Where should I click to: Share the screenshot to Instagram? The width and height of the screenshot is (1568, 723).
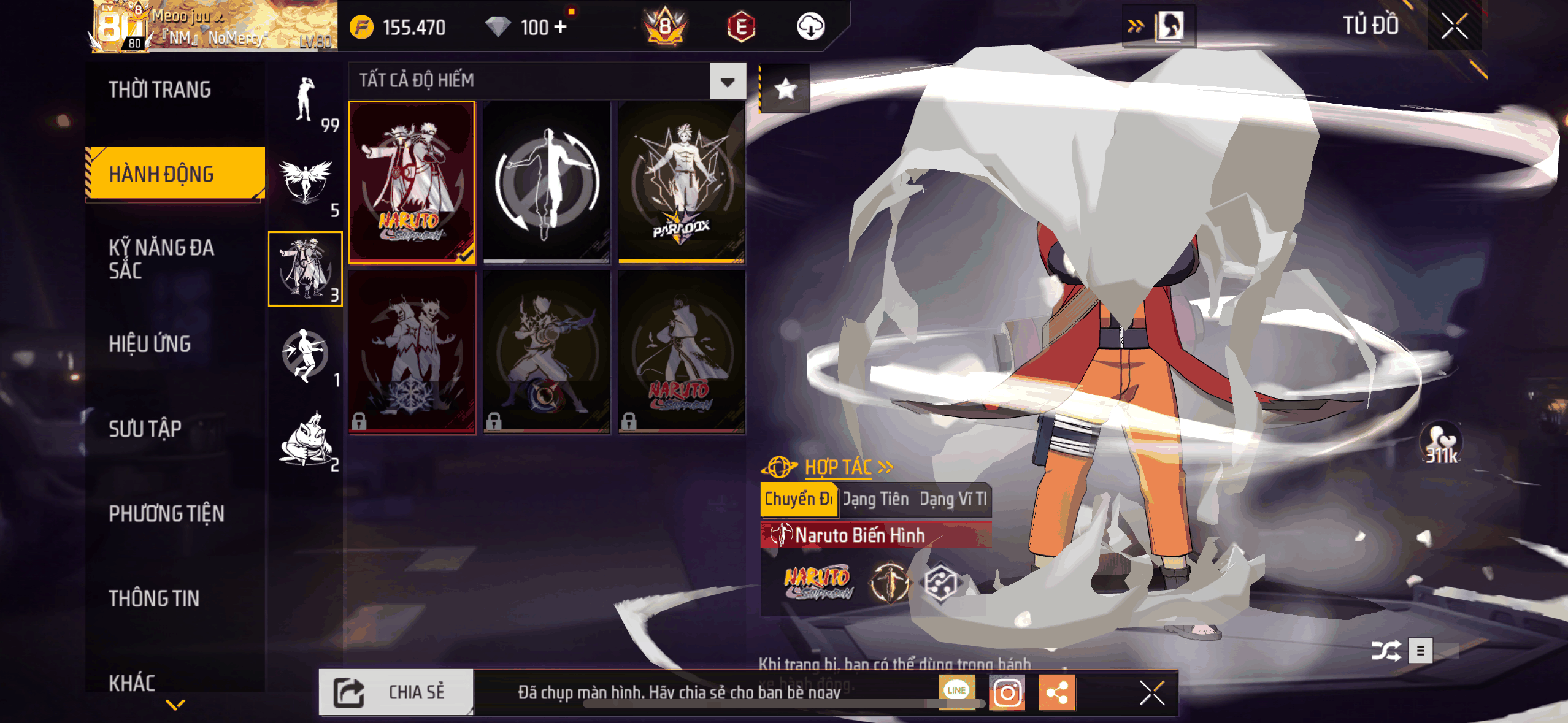(1007, 693)
